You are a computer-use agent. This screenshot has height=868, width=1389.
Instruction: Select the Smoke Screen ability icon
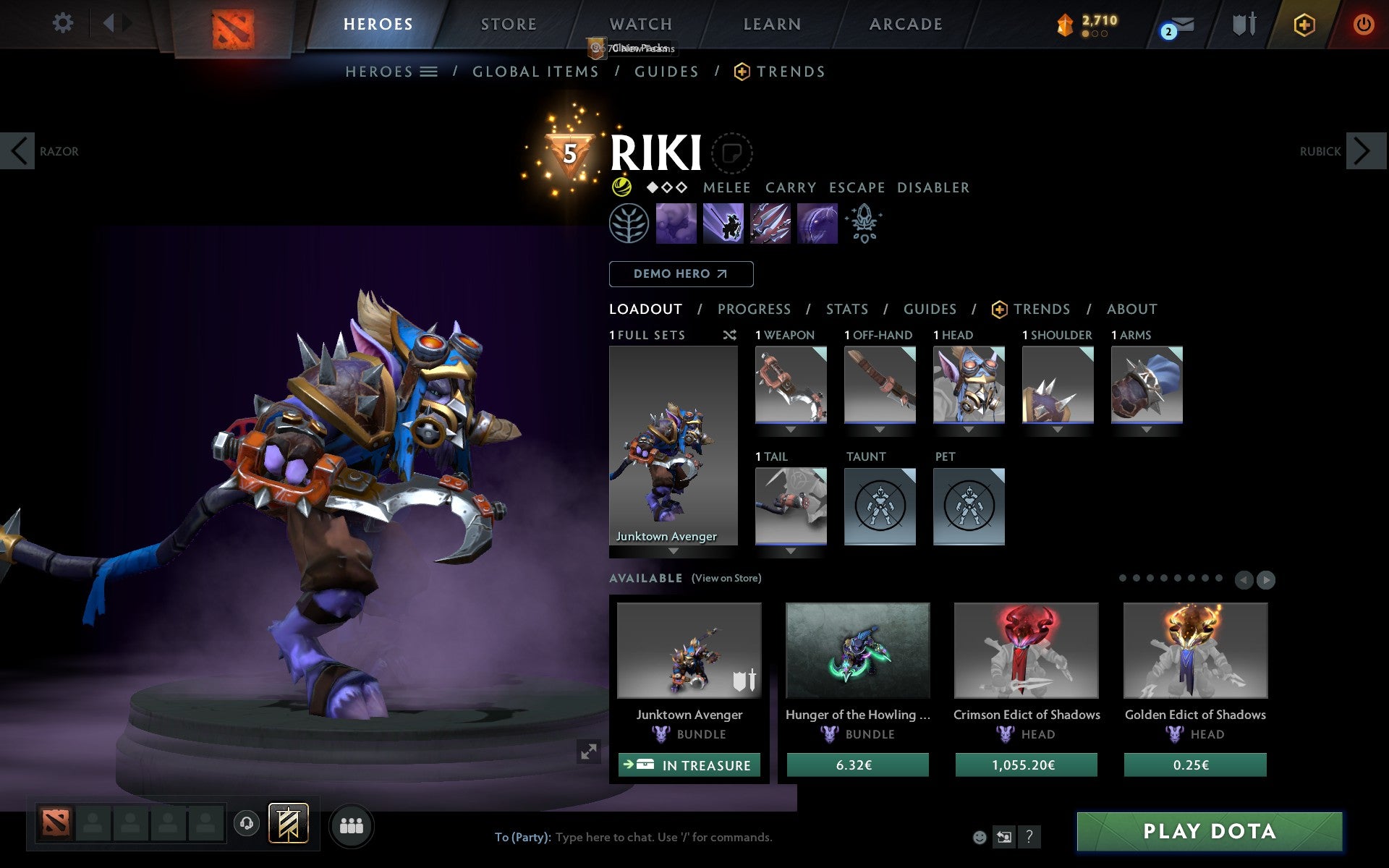(x=676, y=224)
